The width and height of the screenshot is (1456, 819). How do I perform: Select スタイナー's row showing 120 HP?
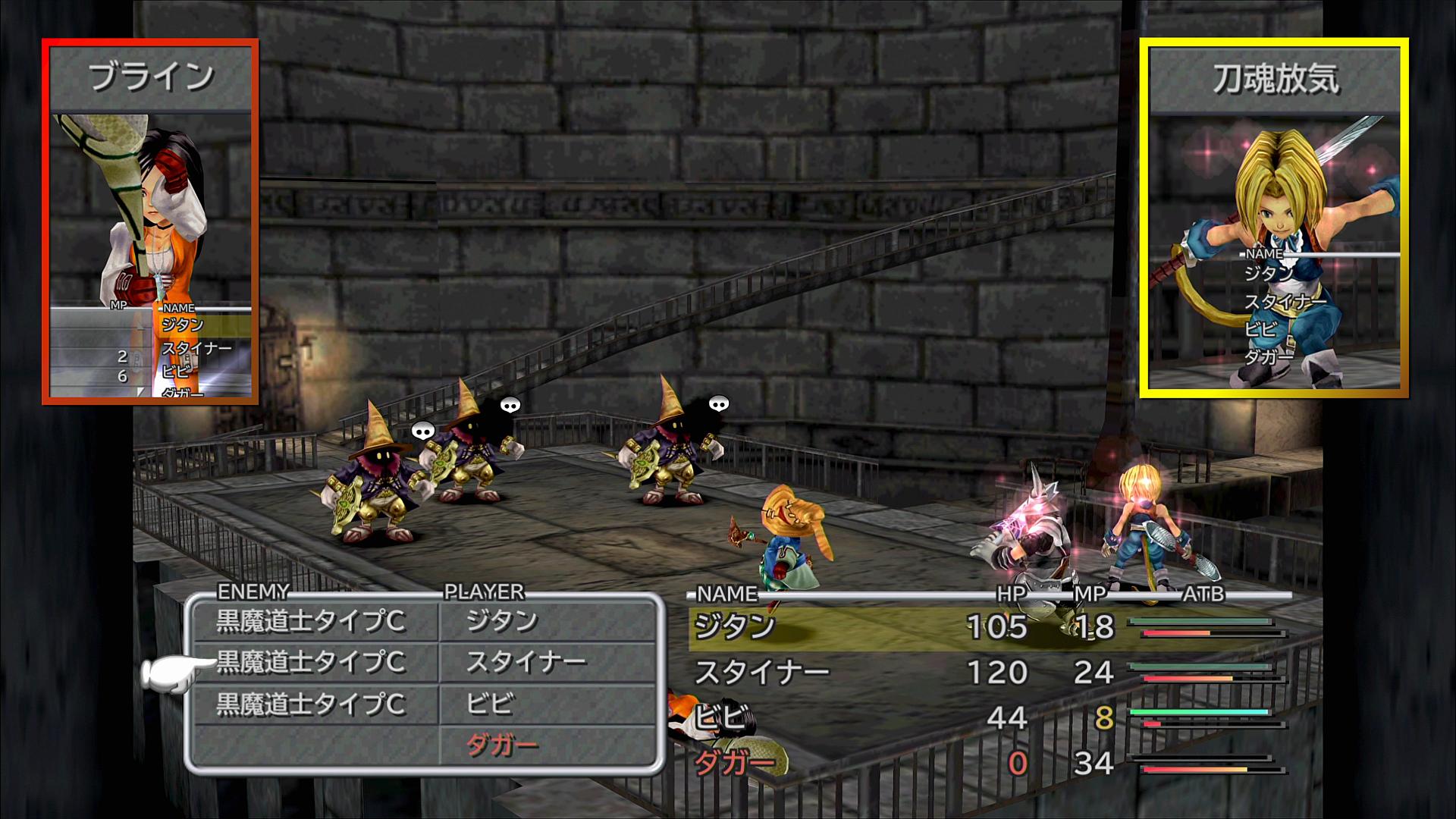pos(986,673)
